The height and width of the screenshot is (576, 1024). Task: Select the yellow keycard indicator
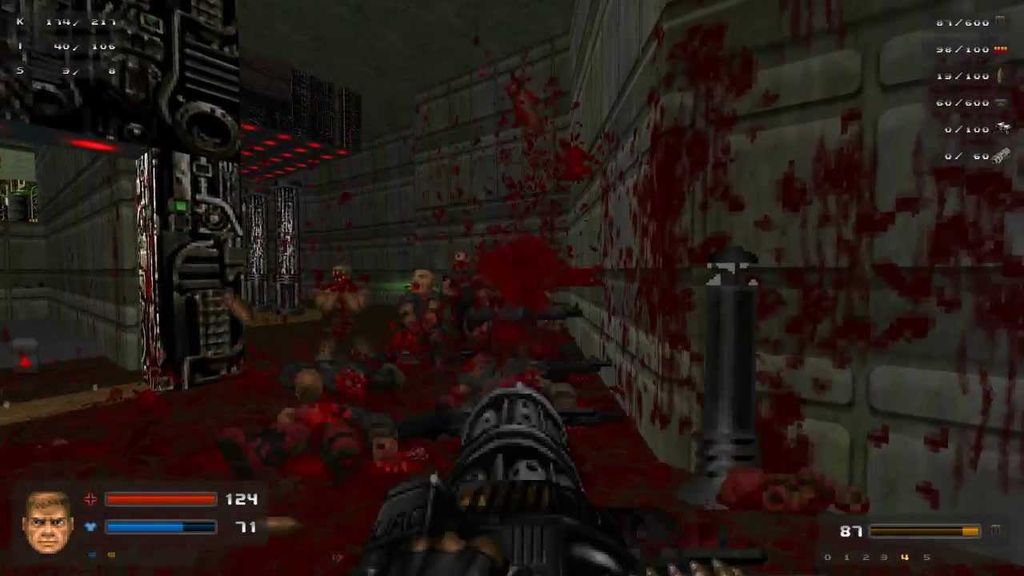click(x=111, y=553)
